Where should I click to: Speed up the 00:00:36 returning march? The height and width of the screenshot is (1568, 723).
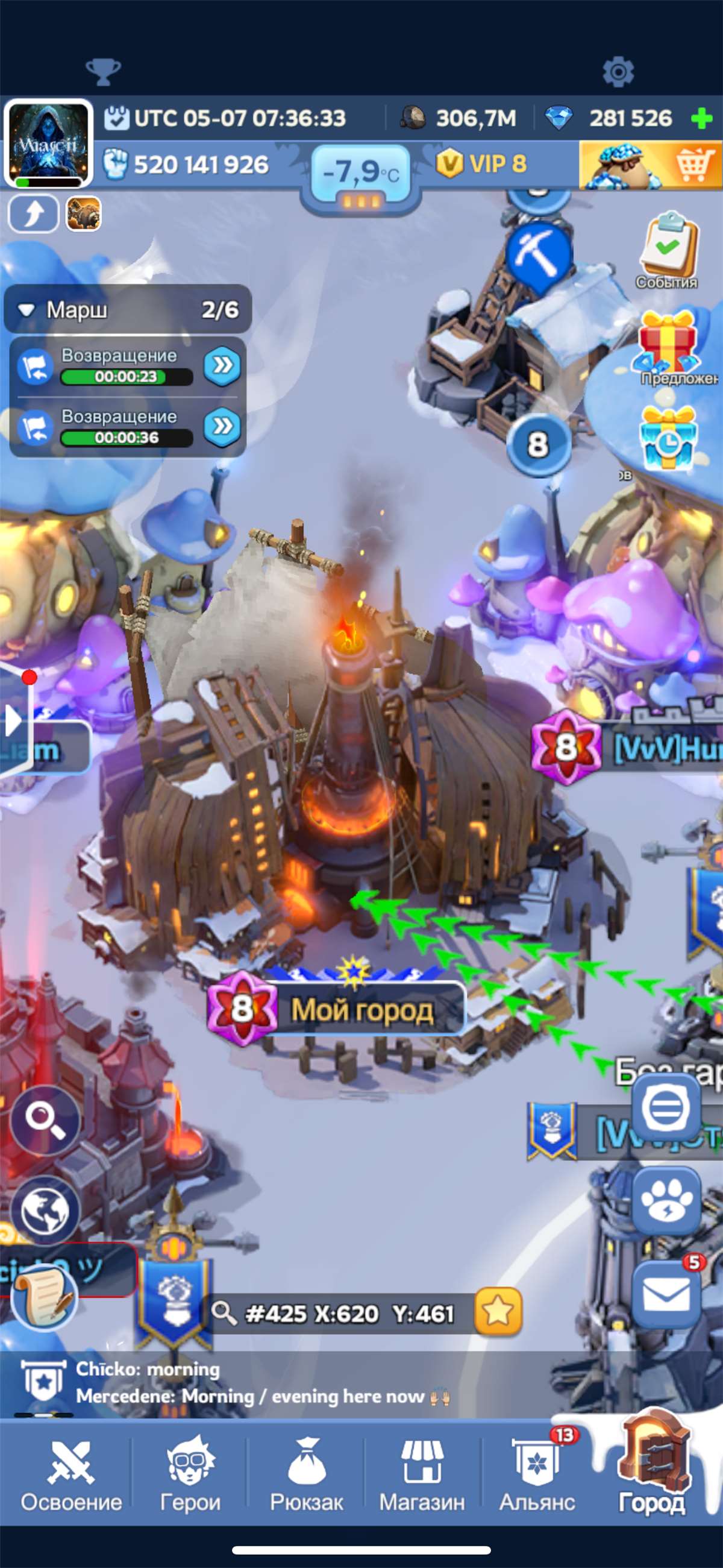[x=222, y=426]
